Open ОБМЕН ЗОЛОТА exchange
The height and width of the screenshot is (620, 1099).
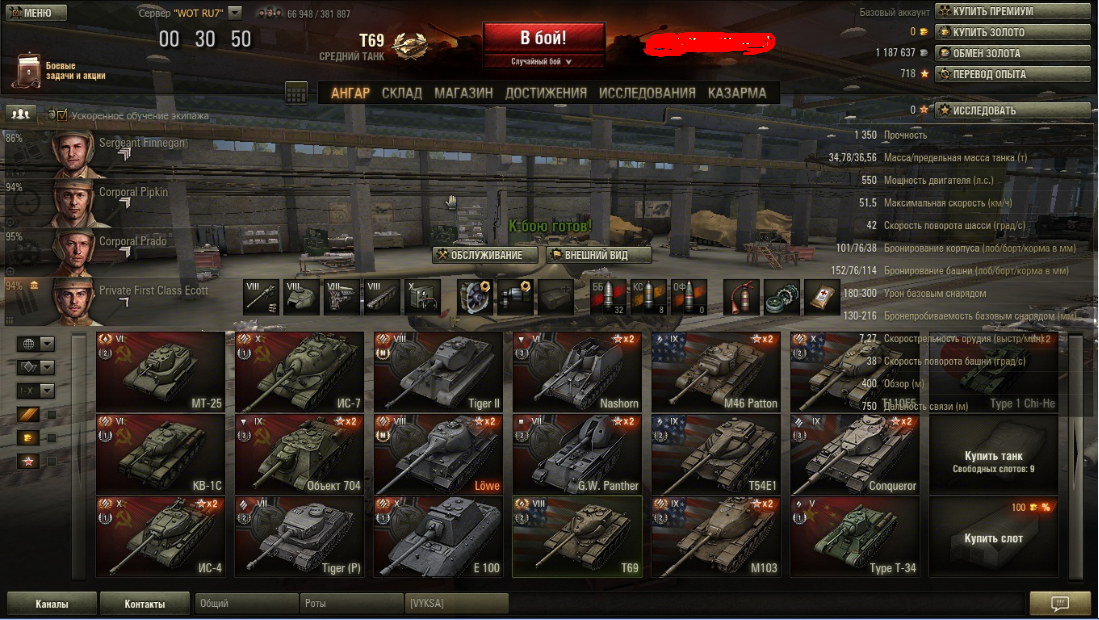pos(1012,53)
